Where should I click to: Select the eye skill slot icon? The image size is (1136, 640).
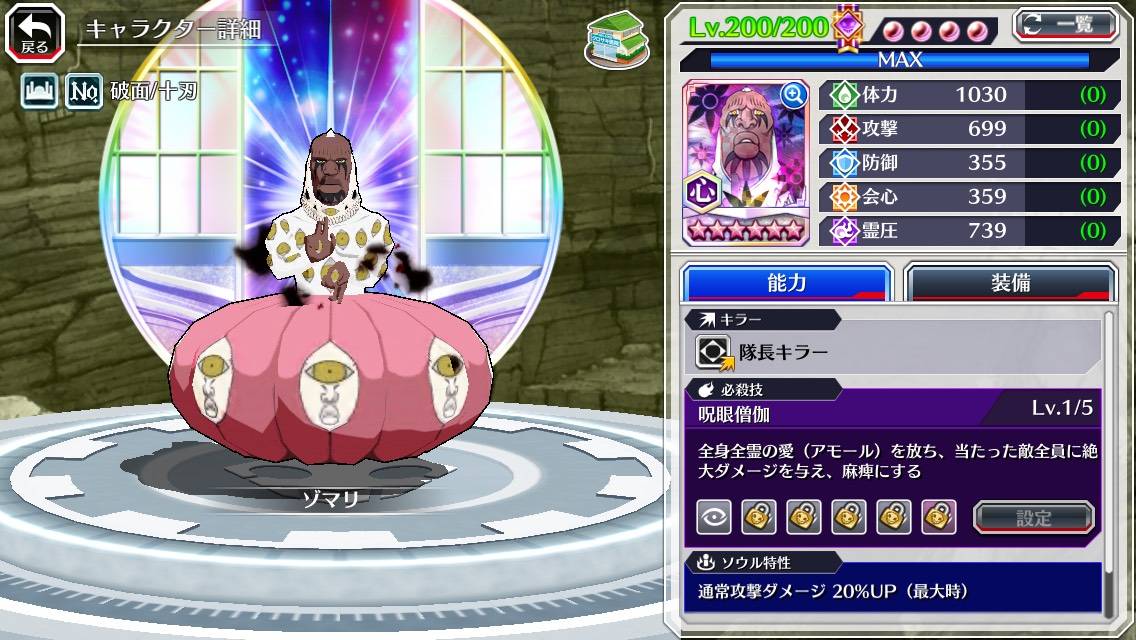pos(714,517)
